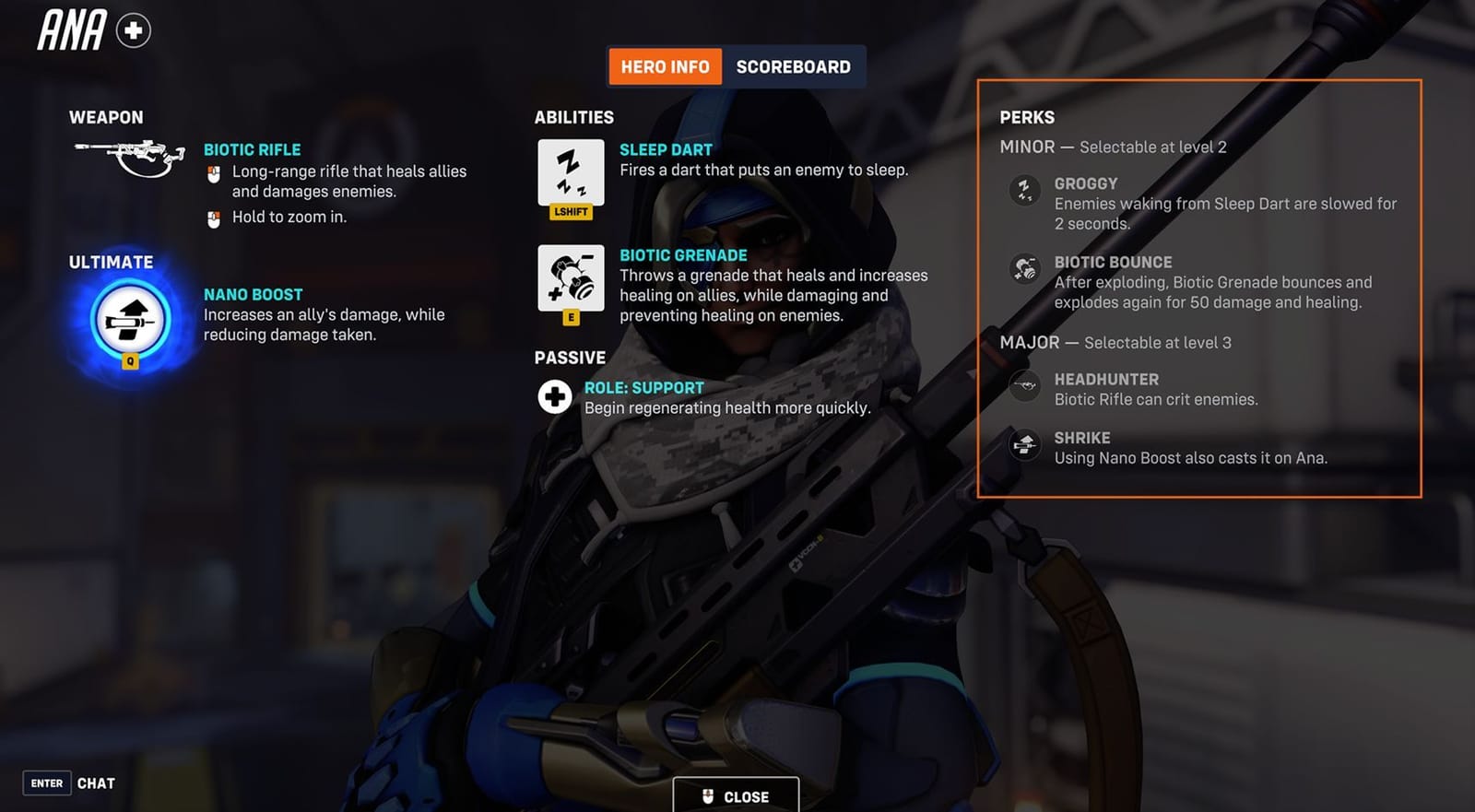Expand the MINOR perks section
Viewport: 1475px width, 812px height.
[x=1028, y=147]
